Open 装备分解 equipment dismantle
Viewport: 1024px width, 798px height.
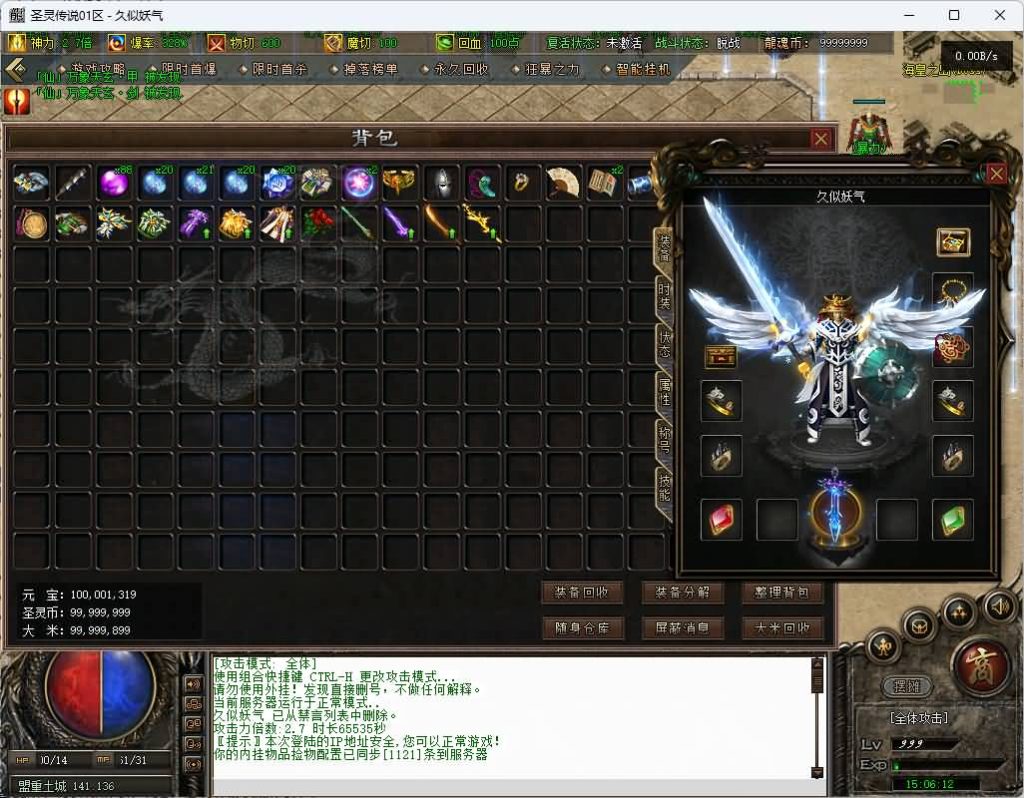click(x=682, y=592)
